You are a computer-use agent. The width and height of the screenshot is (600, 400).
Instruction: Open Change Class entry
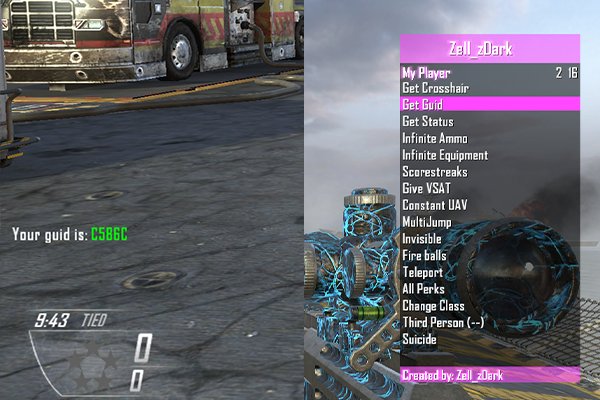(432, 306)
